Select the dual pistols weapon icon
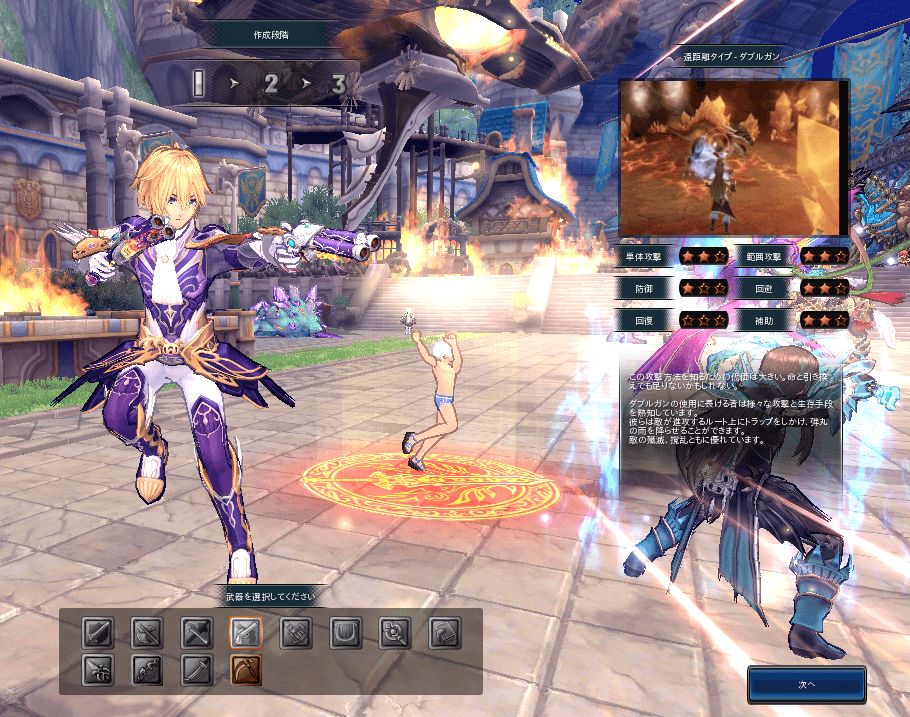Viewport: 910px width, 717px height. (x=246, y=632)
